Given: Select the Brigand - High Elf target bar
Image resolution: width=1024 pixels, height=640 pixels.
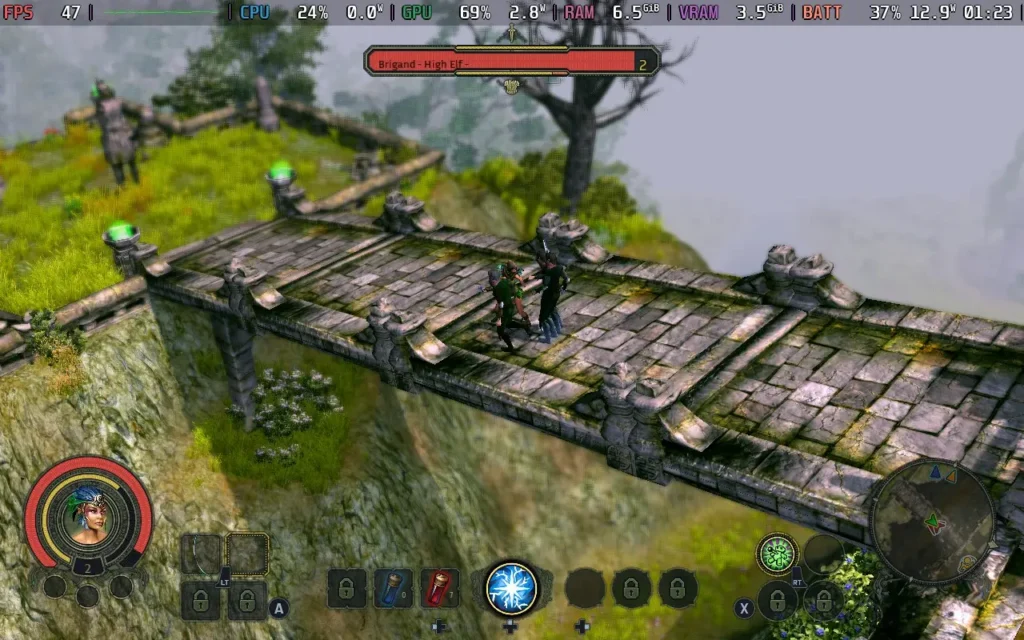Looking at the screenshot, I should [511, 63].
